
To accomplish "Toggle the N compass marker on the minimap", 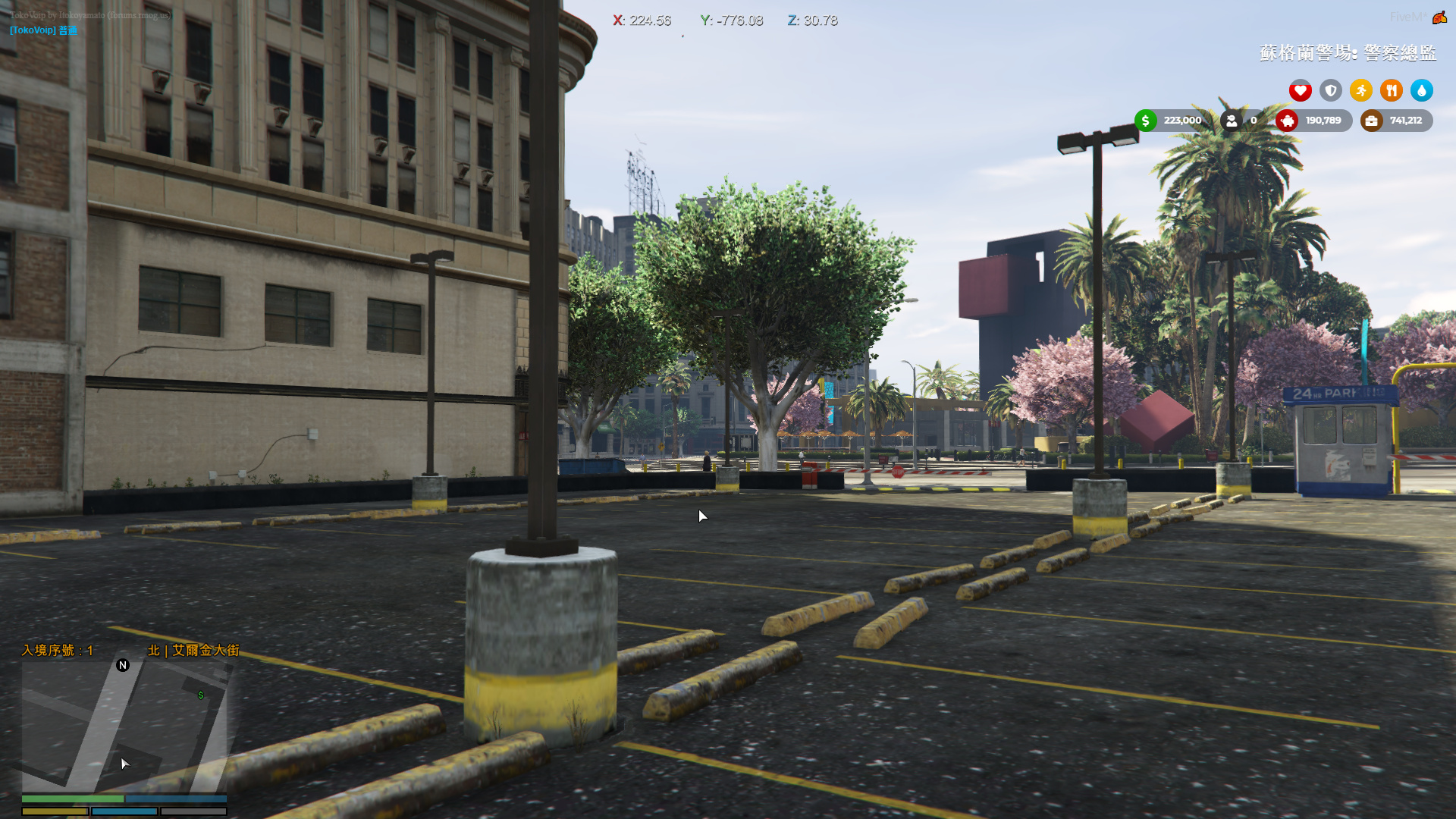I will 121,666.
